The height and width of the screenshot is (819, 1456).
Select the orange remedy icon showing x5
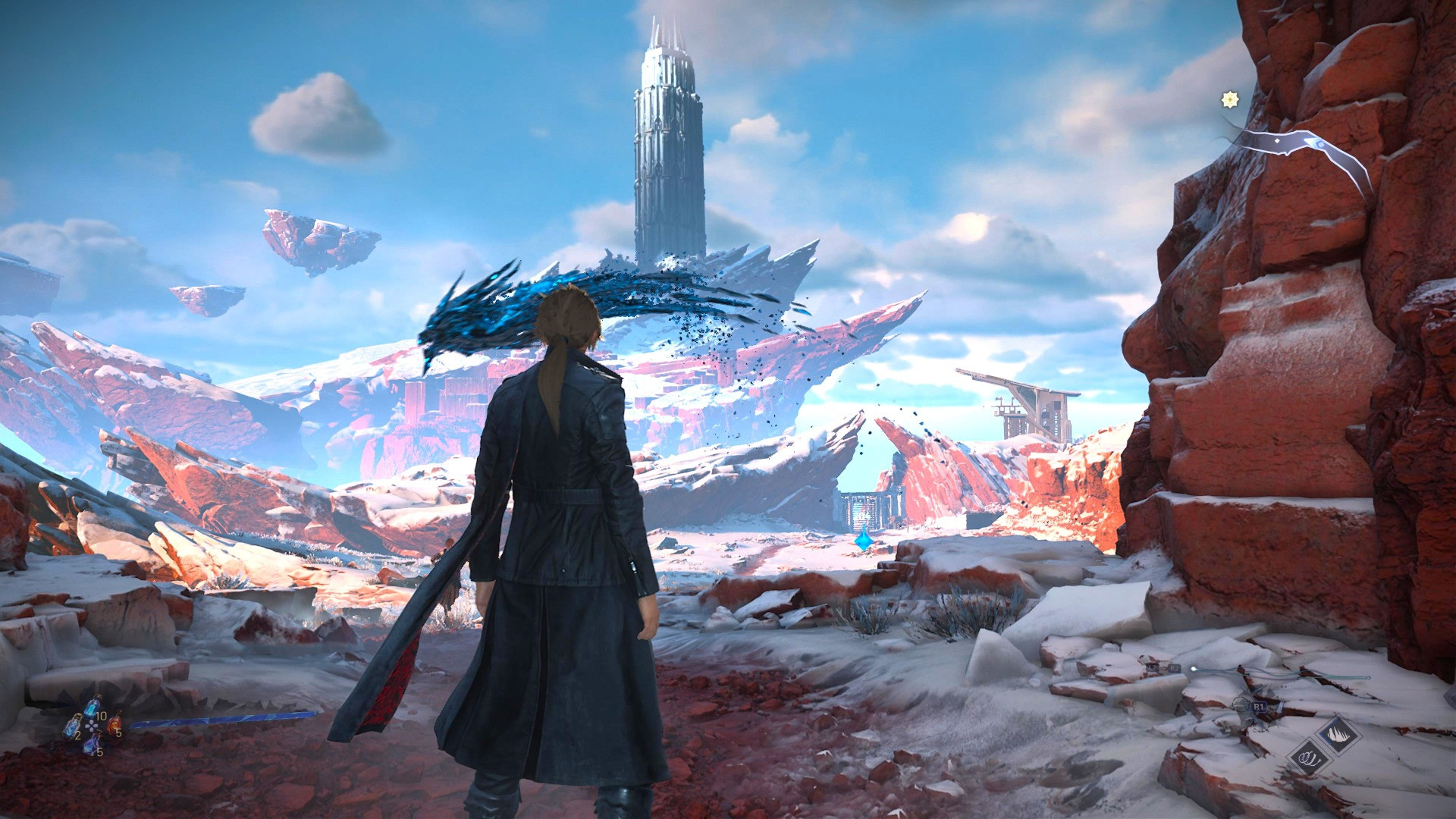coord(116,725)
